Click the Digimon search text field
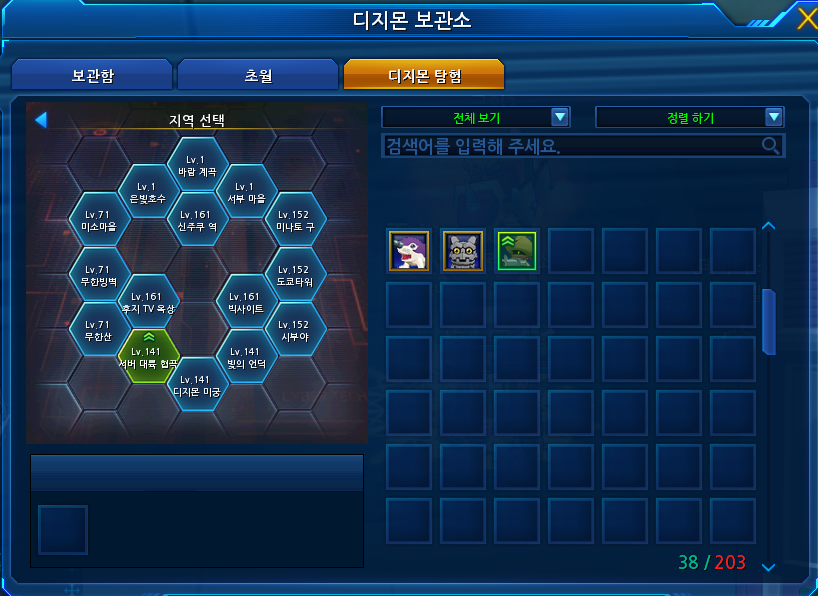Image resolution: width=818 pixels, height=596 pixels. coord(570,146)
